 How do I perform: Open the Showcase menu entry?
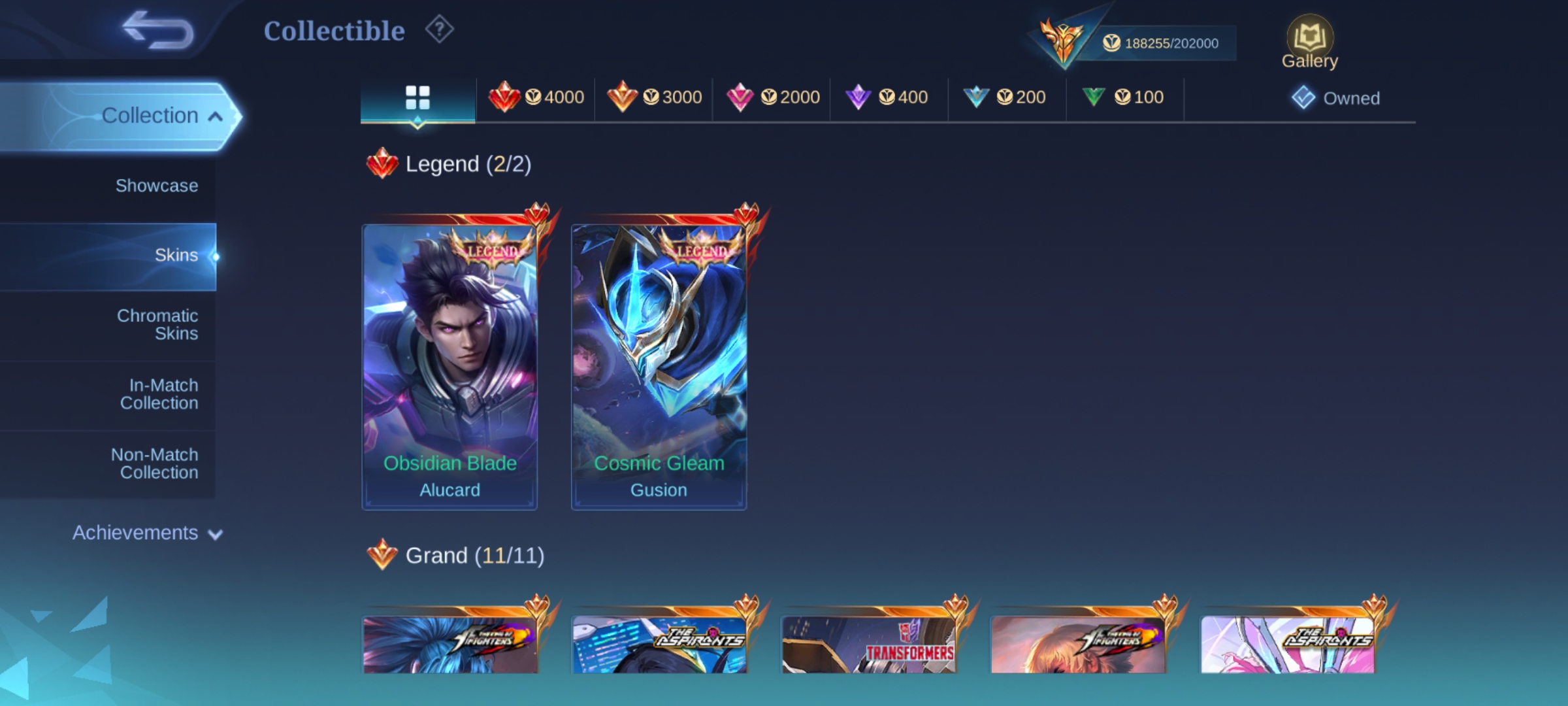pyautogui.click(x=156, y=186)
